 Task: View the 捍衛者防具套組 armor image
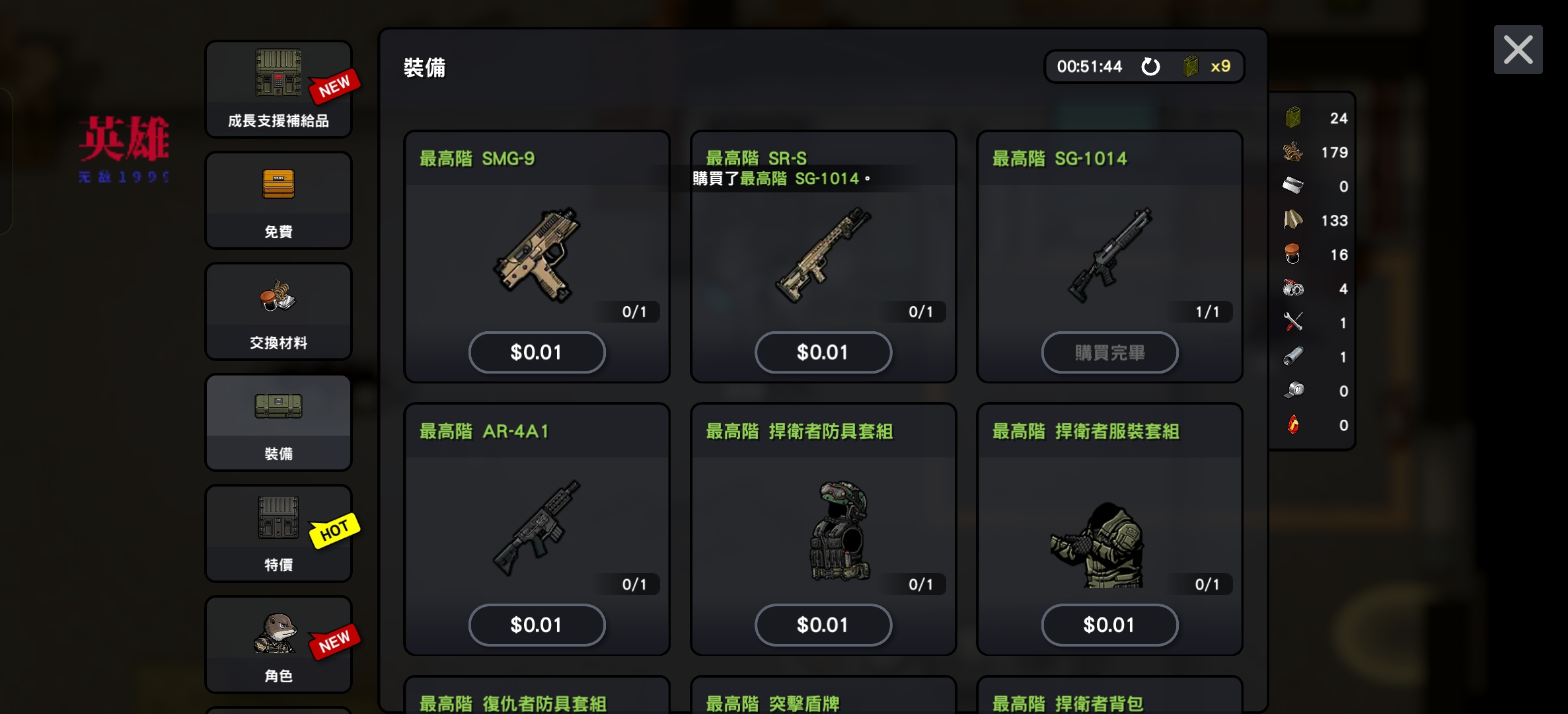click(x=839, y=530)
